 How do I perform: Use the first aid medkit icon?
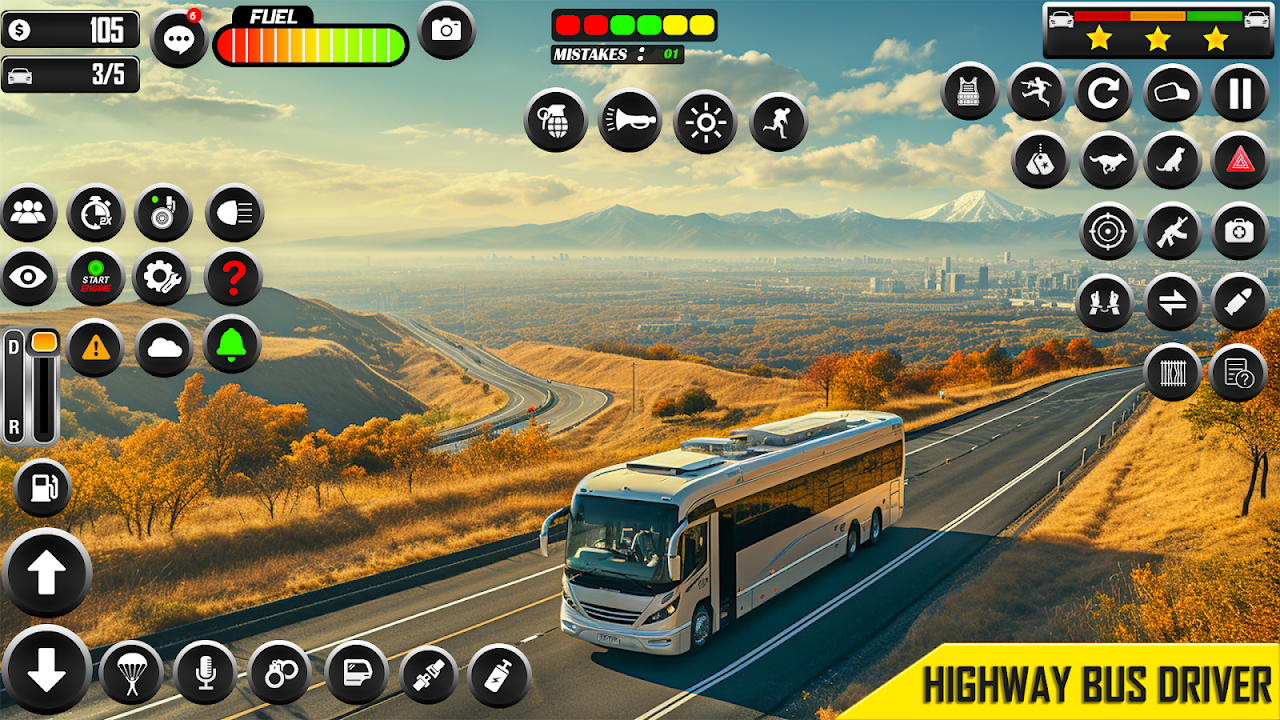coord(1240,231)
